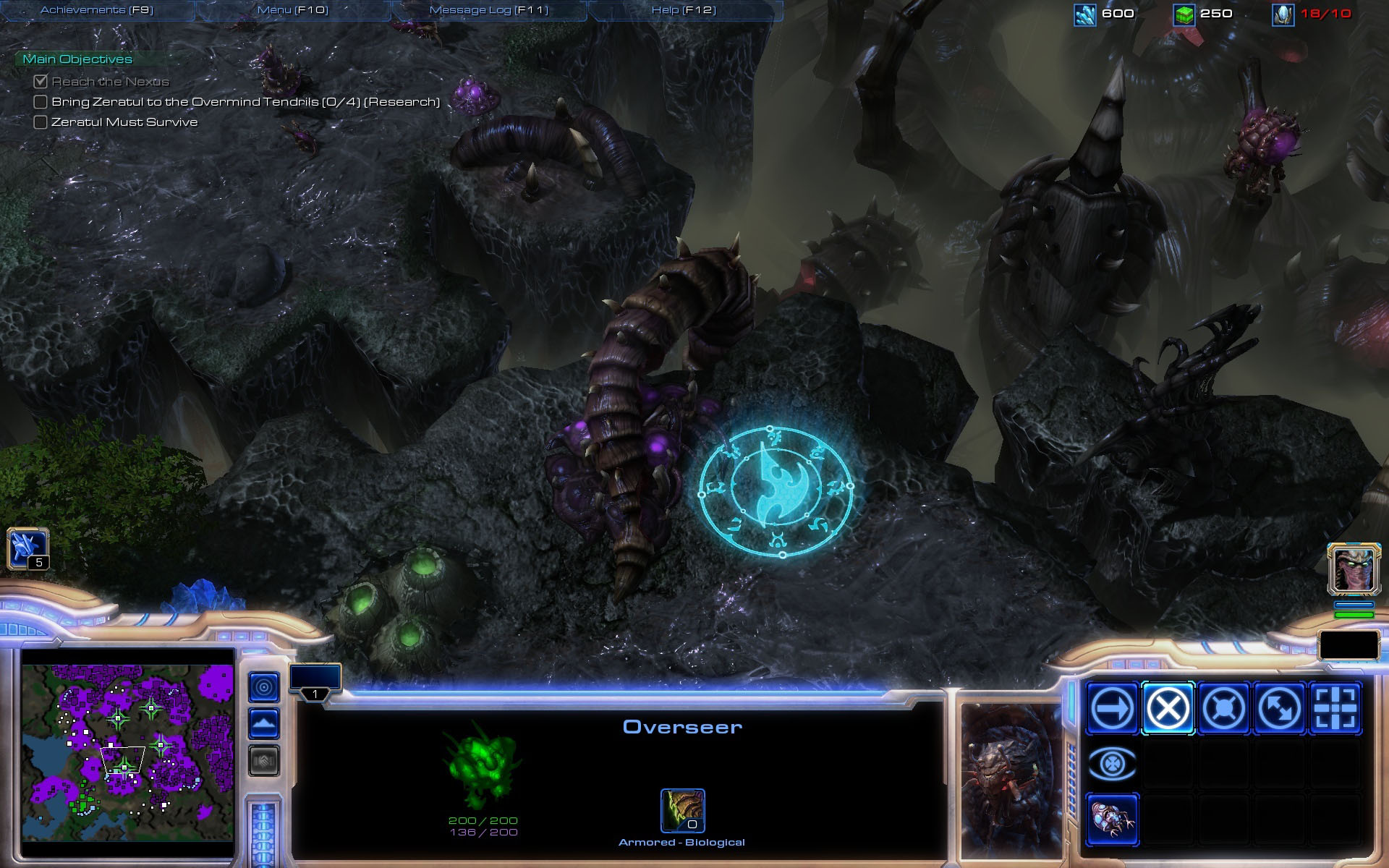Screen dimensions: 1389x868
Task: Activate the Stop command
Action: tap(1168, 708)
